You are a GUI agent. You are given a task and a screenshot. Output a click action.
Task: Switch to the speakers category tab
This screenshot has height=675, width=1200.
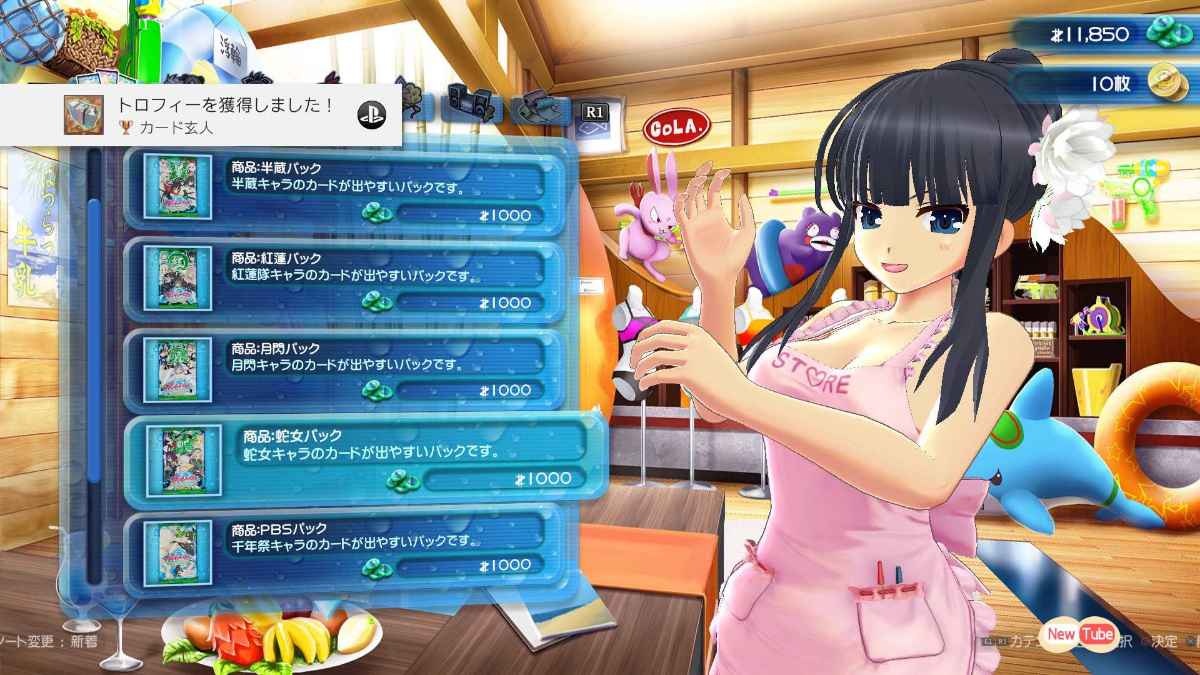click(x=474, y=103)
